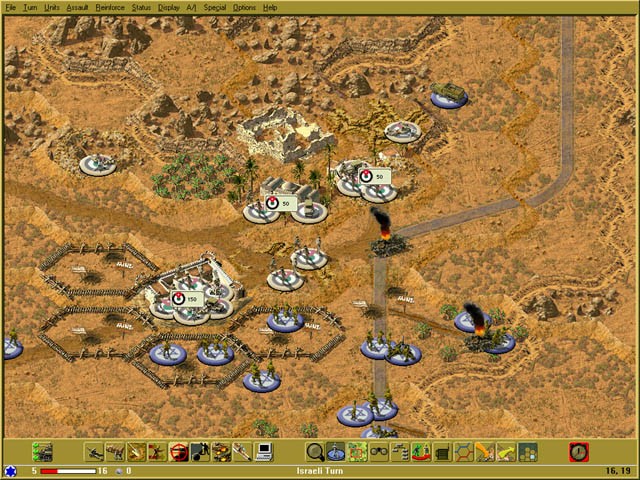640x480 pixels.
Task: Click the computer monitor toolbar icon
Action: coord(265,452)
